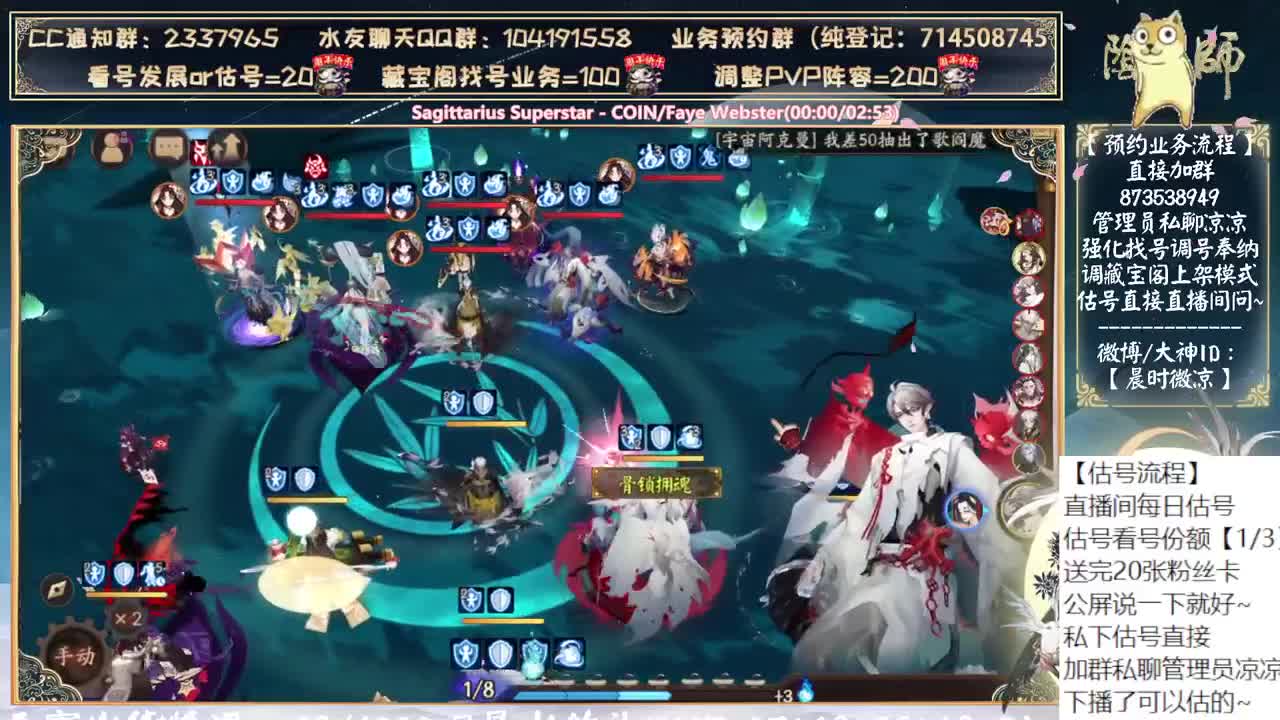Viewport: 1280px width, 720px height.
Task: Toggle the ×2 battle speed multiplier
Action: point(128,618)
